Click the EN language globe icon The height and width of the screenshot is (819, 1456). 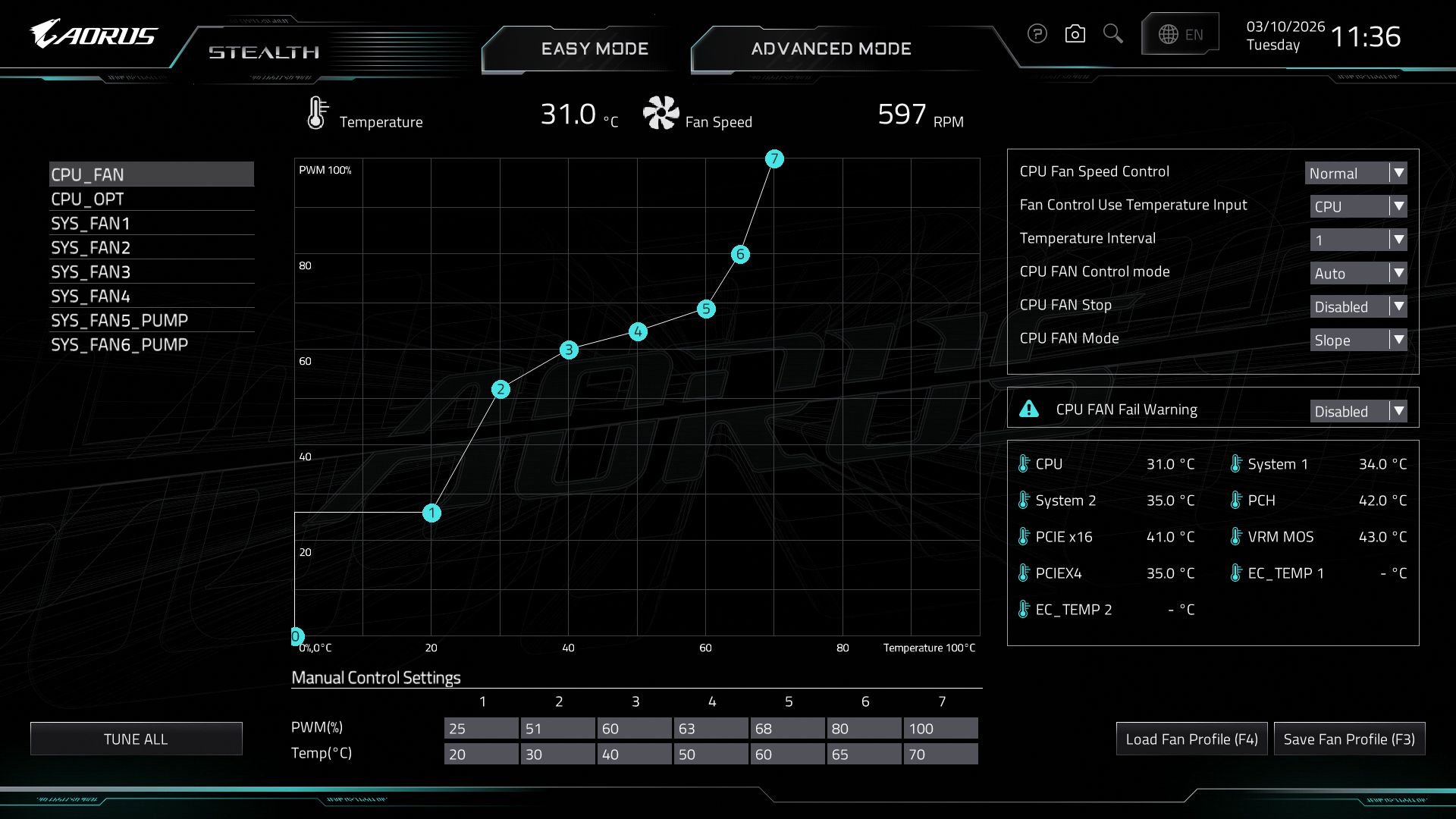coord(1170,34)
